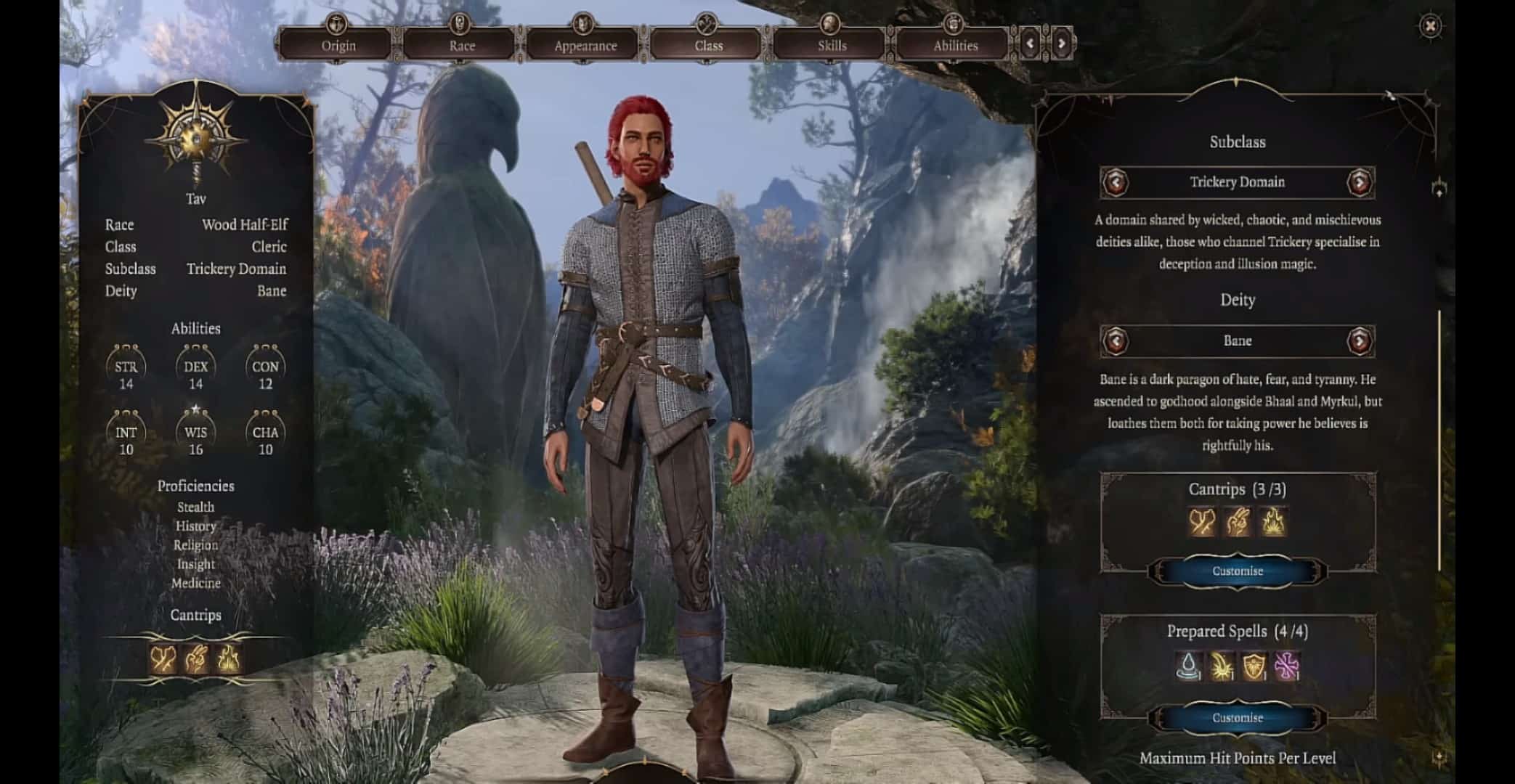
Task: Close the character creation screen
Action: [1430, 27]
